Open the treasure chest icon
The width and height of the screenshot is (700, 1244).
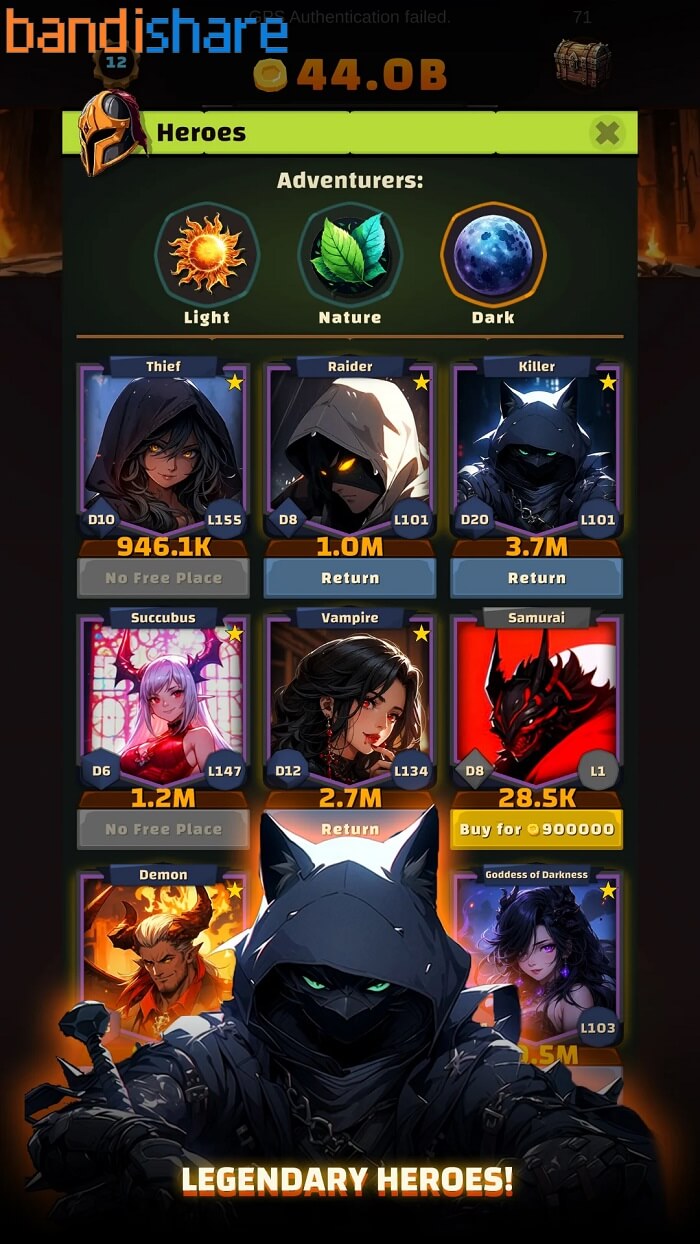[x=581, y=62]
